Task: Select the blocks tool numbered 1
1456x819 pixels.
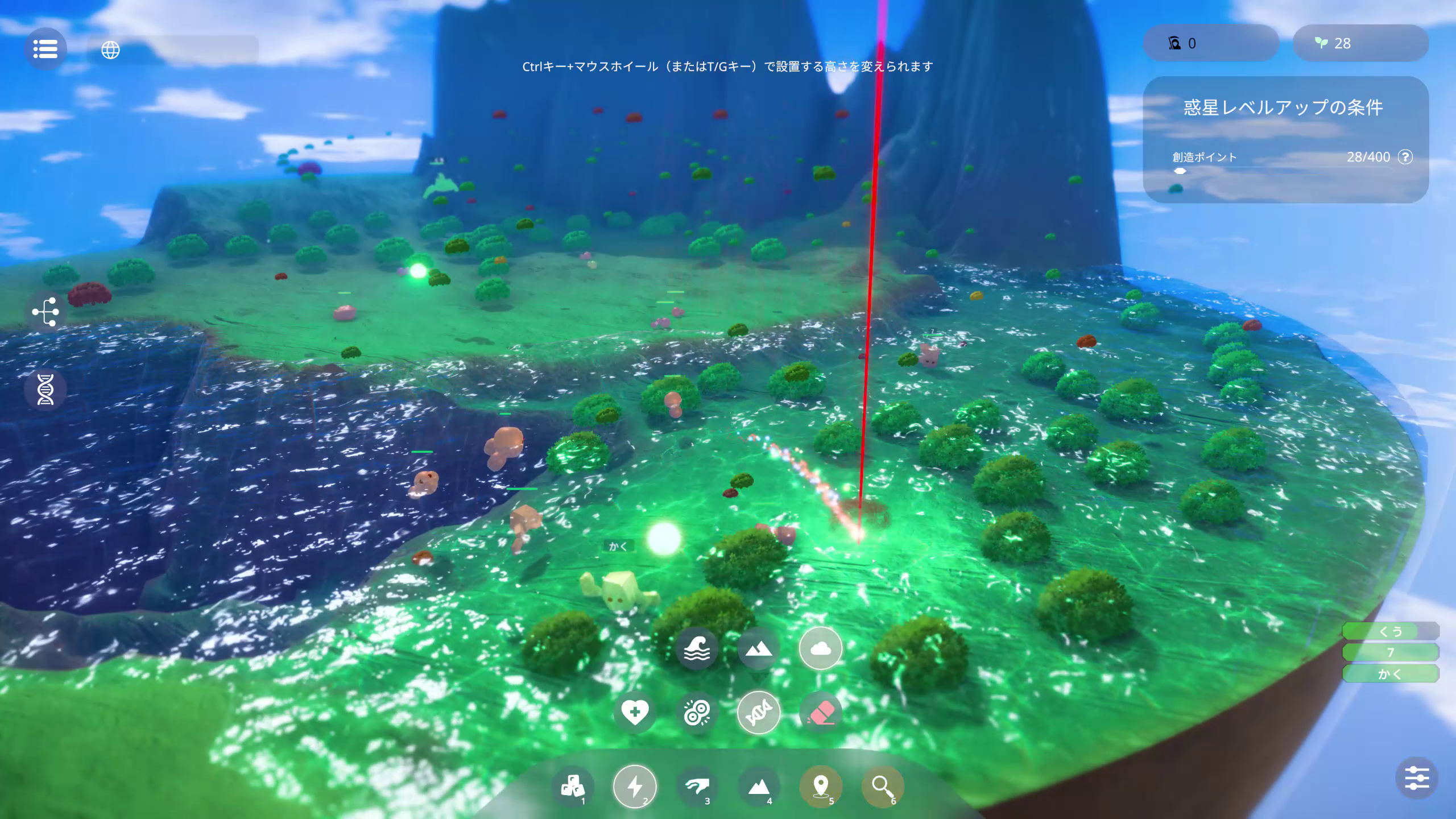Action: [x=574, y=787]
